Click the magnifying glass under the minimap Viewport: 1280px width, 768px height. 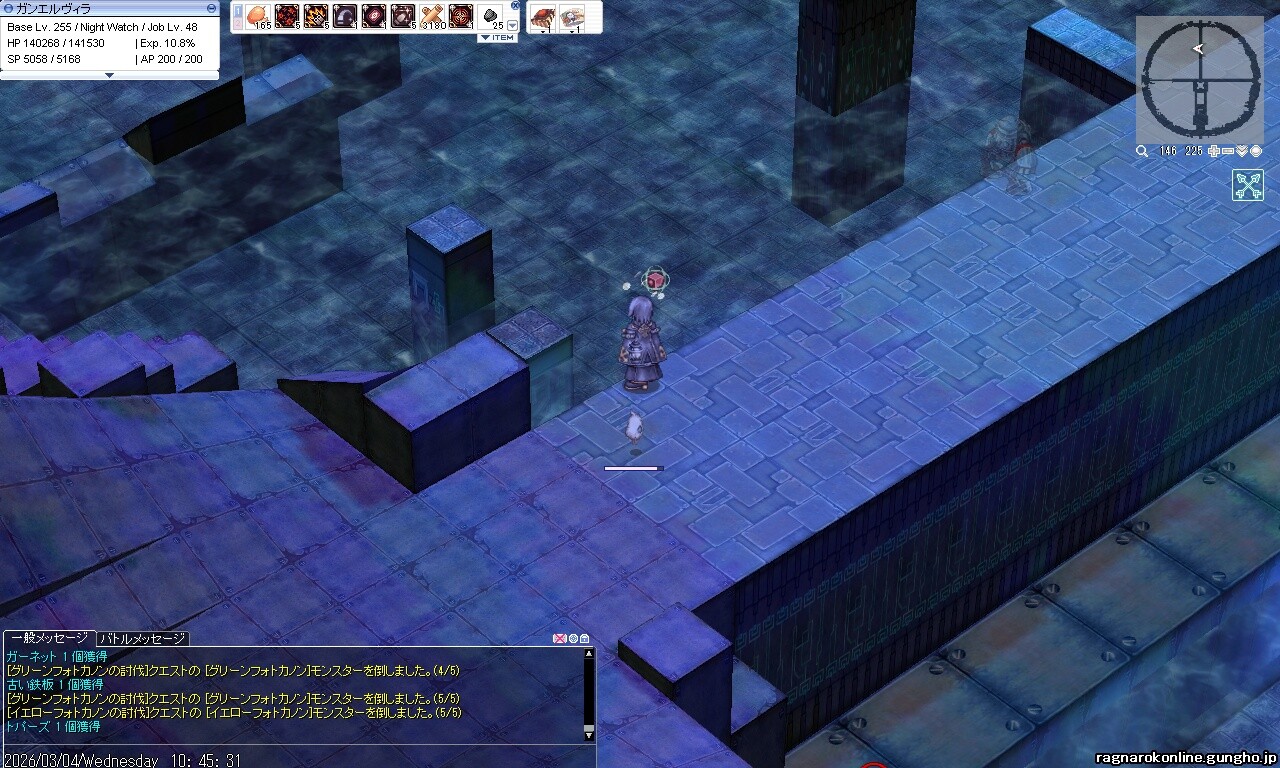(1142, 151)
